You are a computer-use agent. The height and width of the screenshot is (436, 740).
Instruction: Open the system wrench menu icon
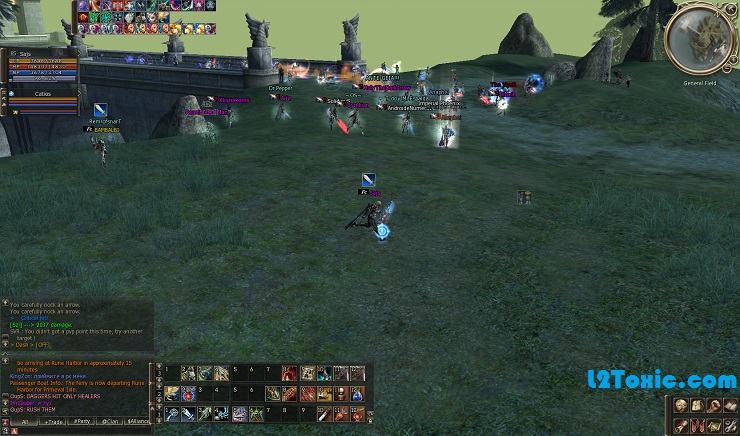[x=731, y=425]
